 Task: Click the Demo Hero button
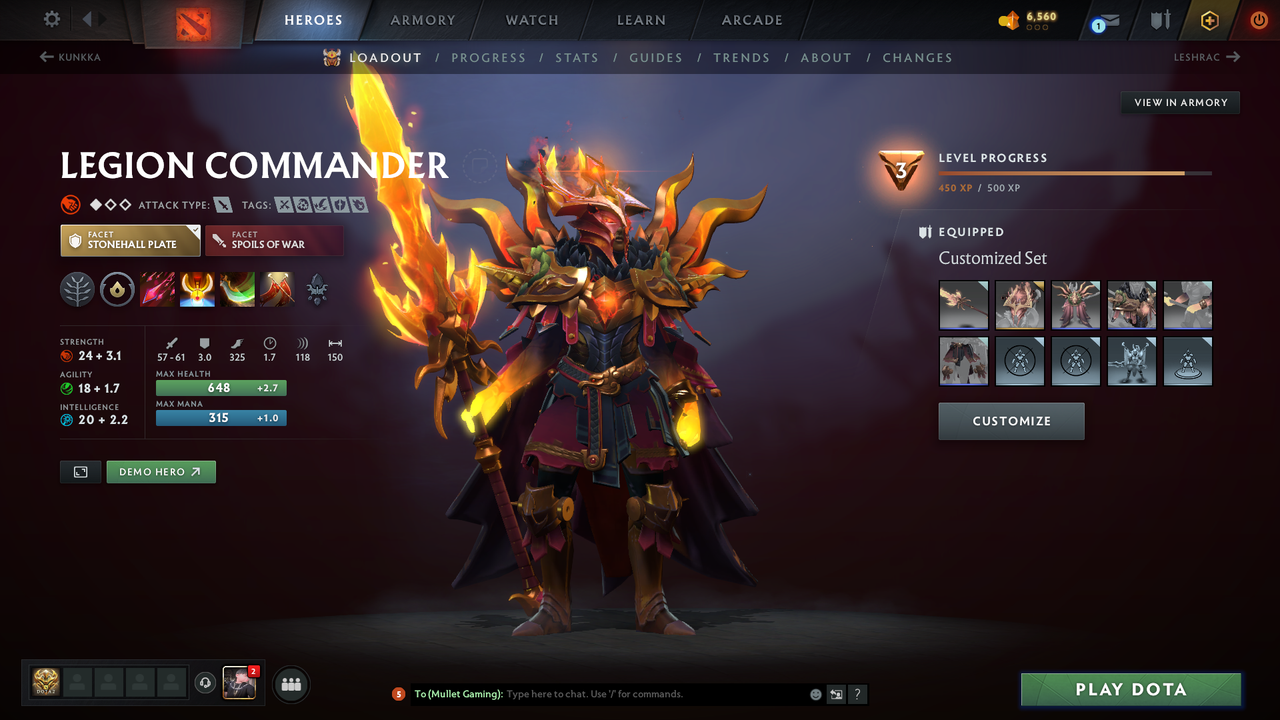[160, 471]
